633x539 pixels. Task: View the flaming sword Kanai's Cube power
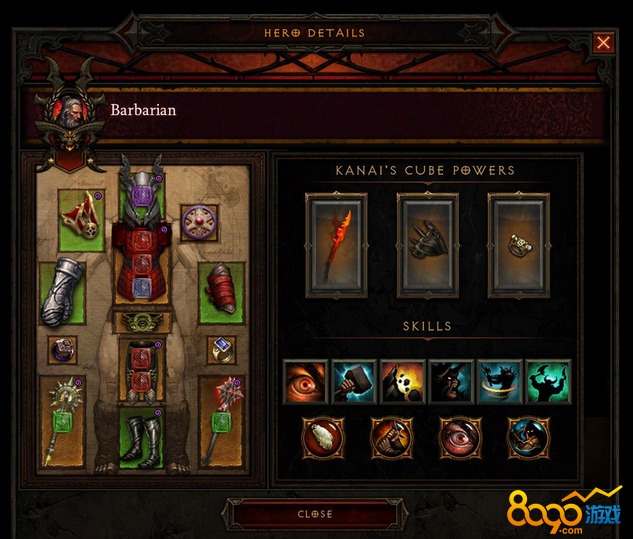click(x=336, y=244)
